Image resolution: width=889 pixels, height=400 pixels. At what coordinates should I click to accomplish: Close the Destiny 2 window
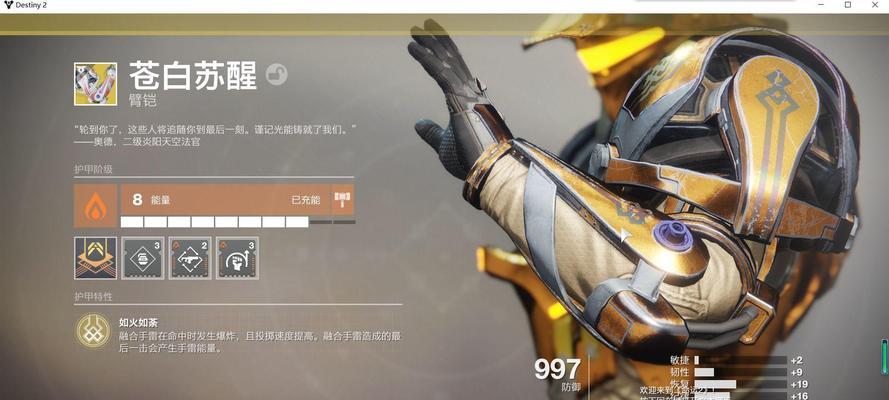[x=873, y=6]
